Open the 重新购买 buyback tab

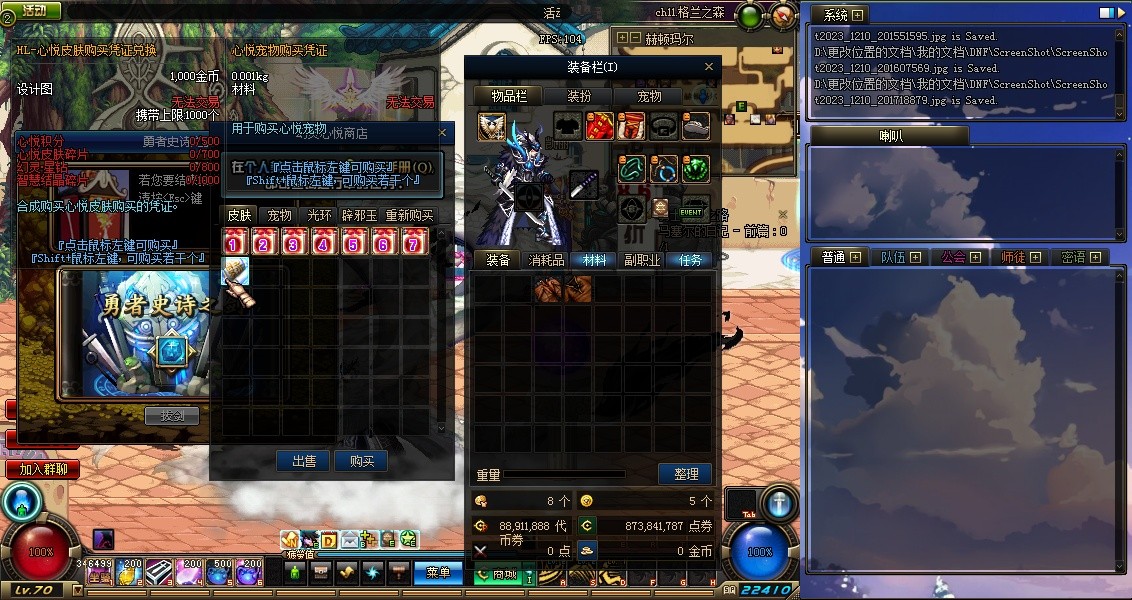(410, 215)
